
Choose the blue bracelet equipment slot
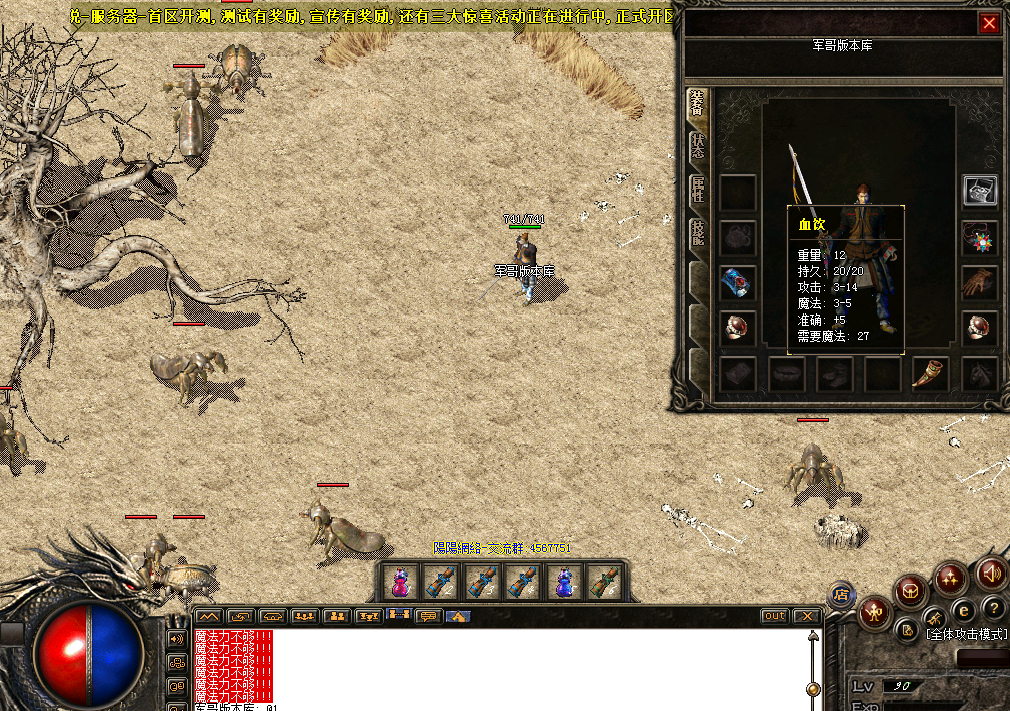738,283
